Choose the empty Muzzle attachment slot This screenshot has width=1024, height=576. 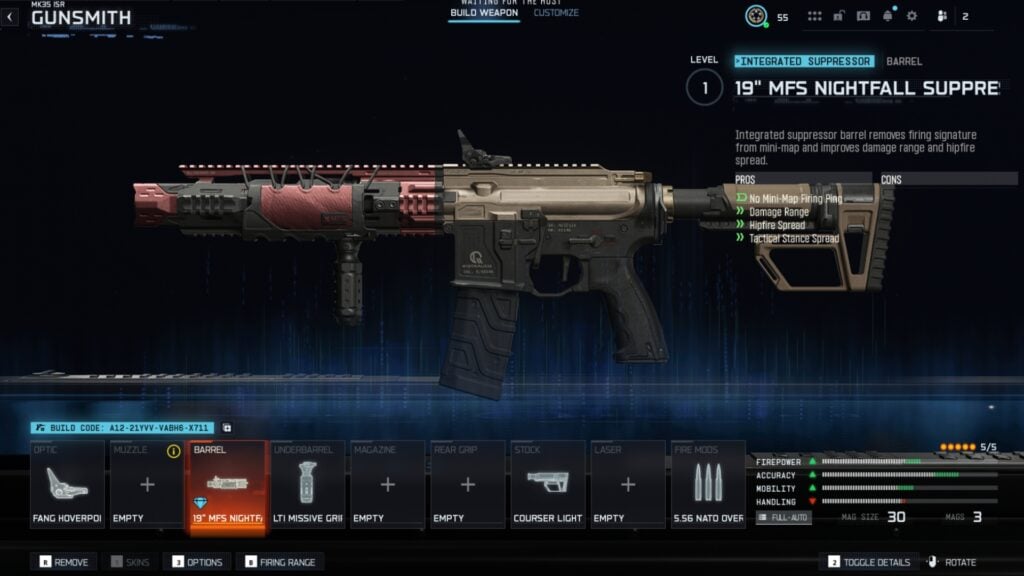point(147,485)
